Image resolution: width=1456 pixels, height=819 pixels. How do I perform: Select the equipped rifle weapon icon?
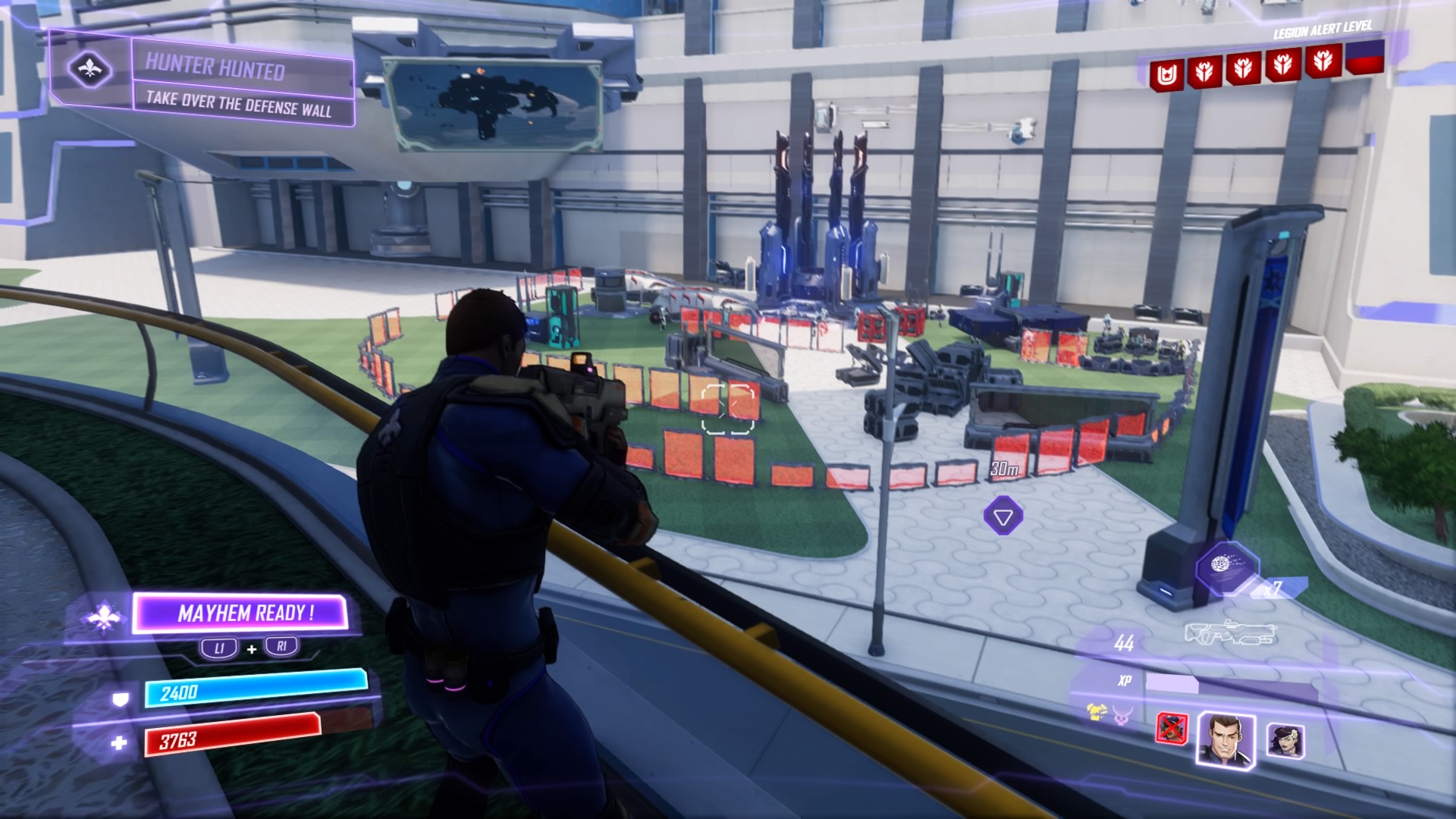[1230, 633]
